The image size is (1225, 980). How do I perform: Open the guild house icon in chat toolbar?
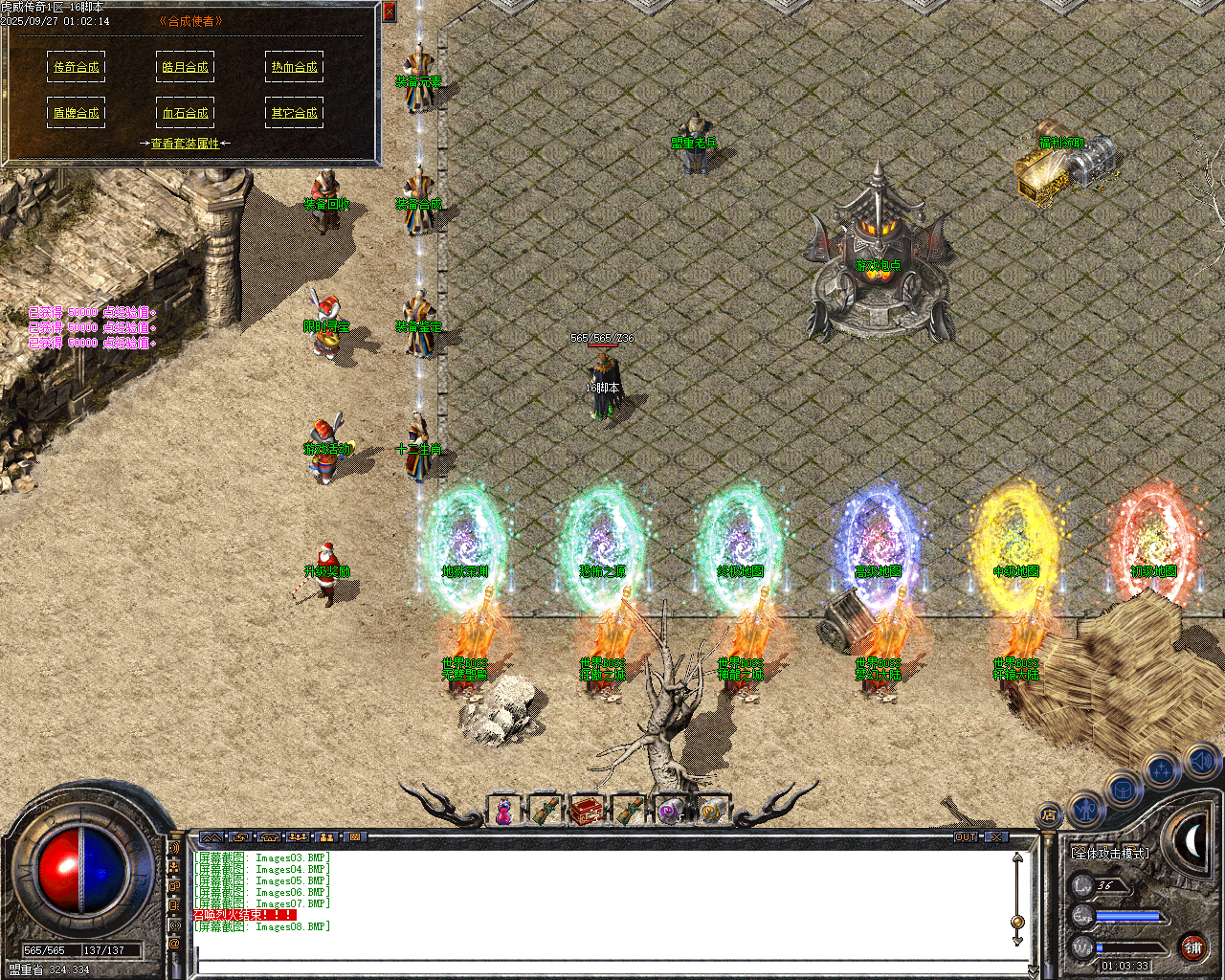pos(269,836)
